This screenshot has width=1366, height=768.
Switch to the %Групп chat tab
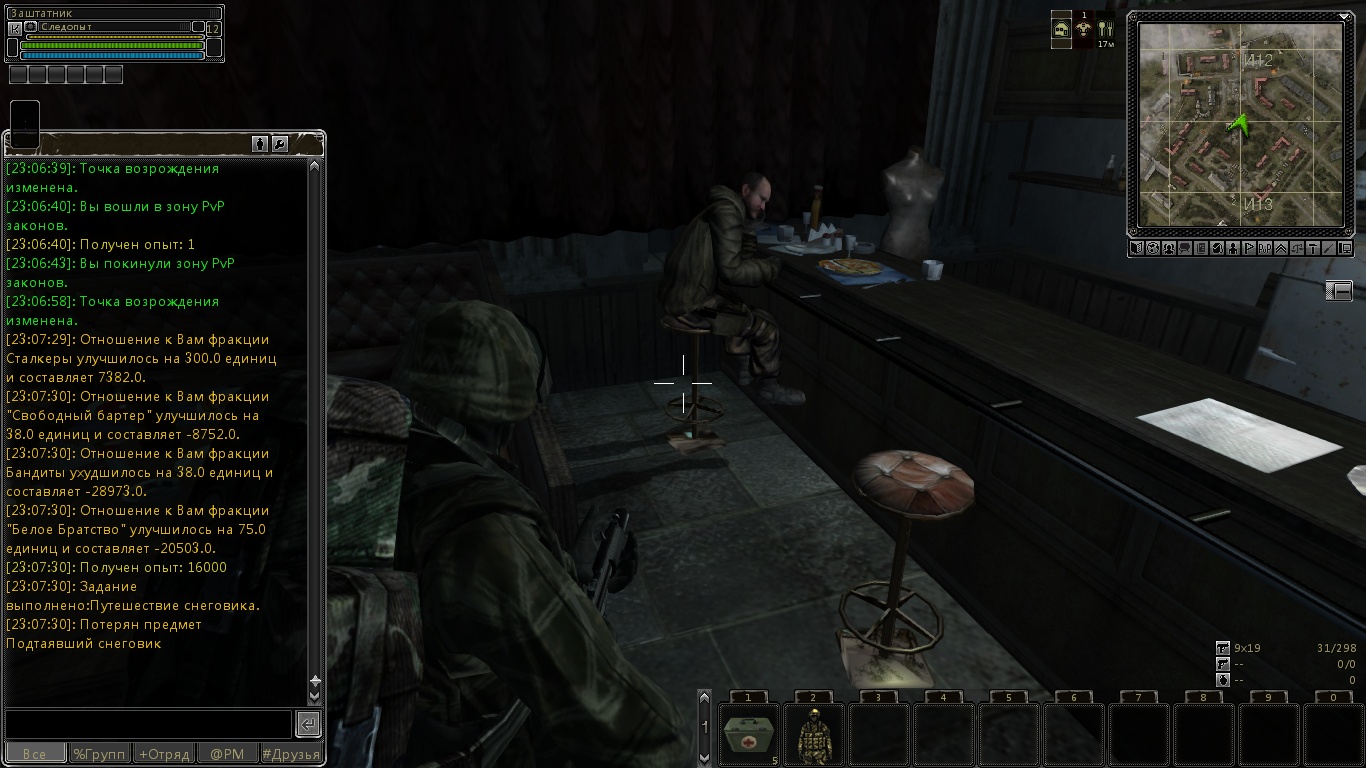point(99,754)
